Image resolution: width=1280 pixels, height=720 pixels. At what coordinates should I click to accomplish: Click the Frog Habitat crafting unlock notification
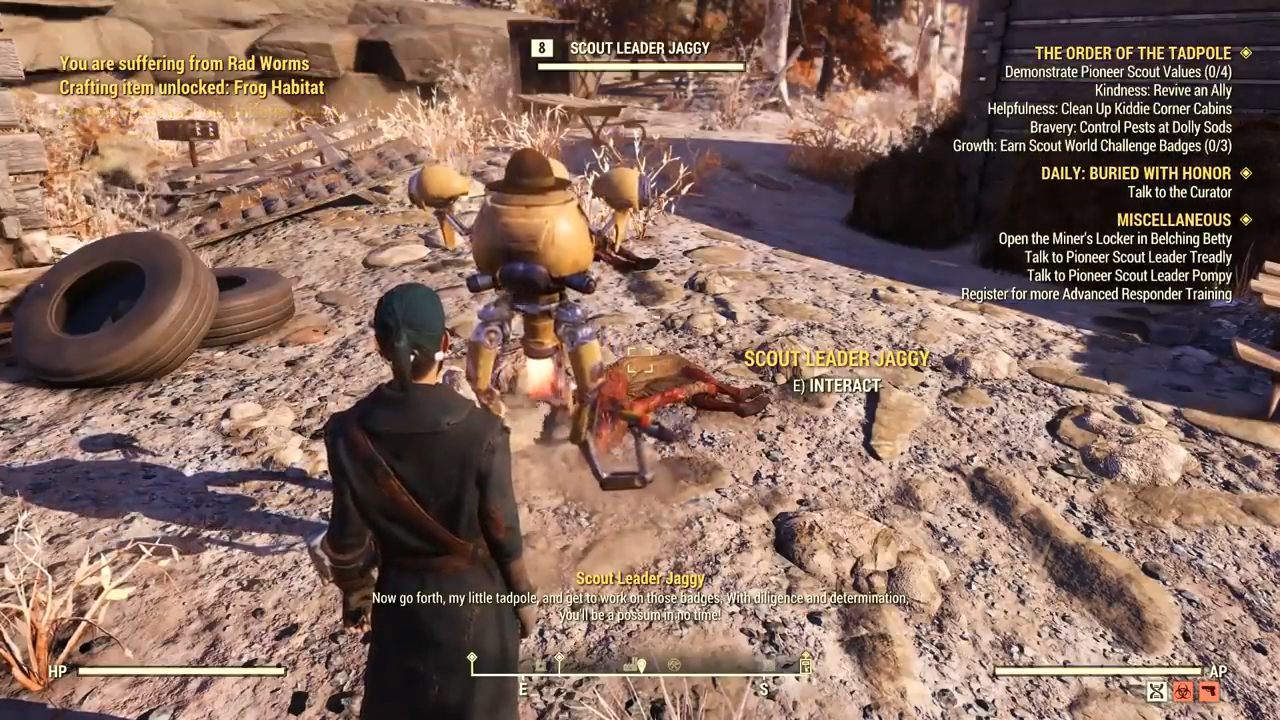192,88
